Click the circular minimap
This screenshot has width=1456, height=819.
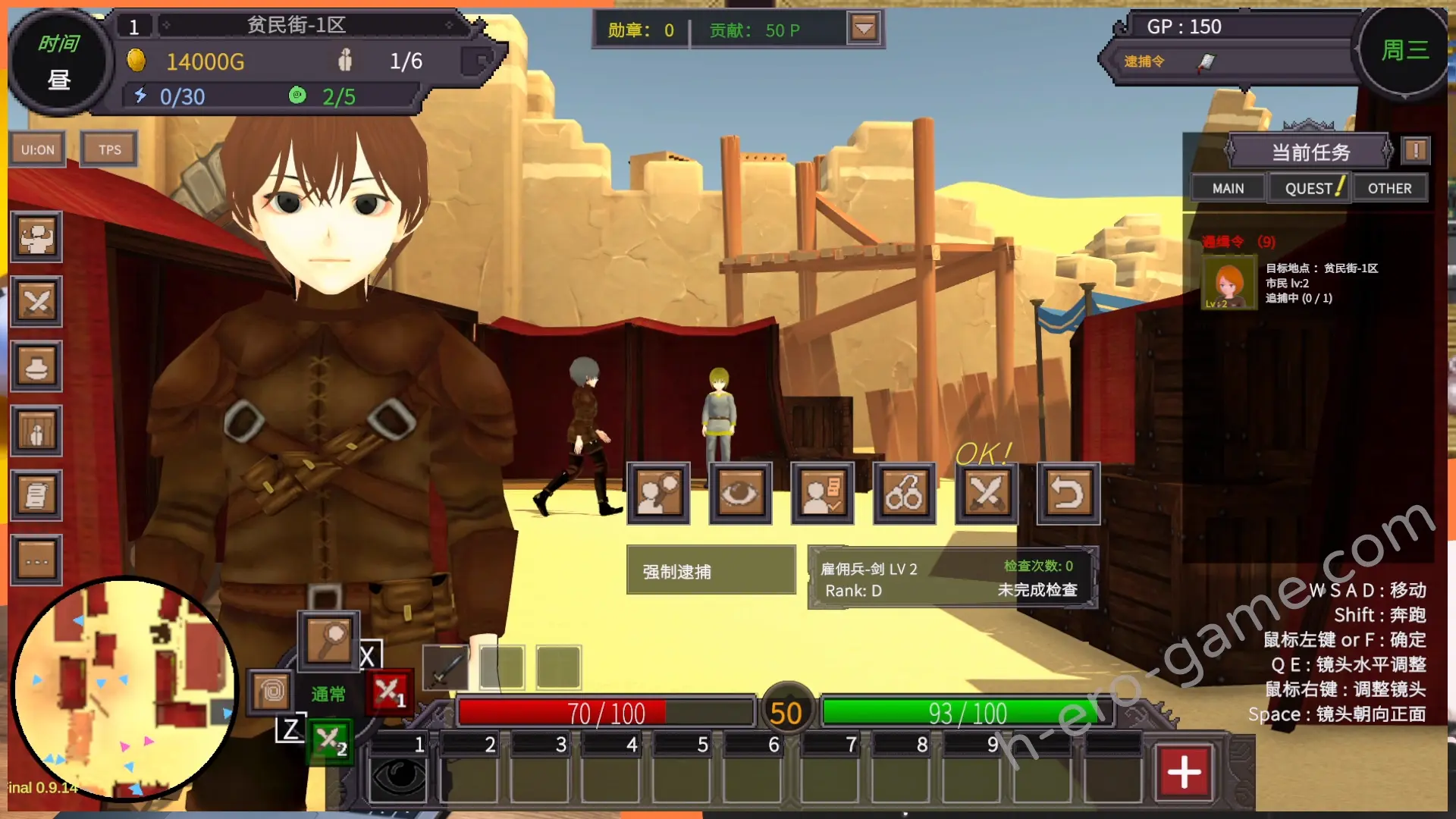(x=125, y=689)
